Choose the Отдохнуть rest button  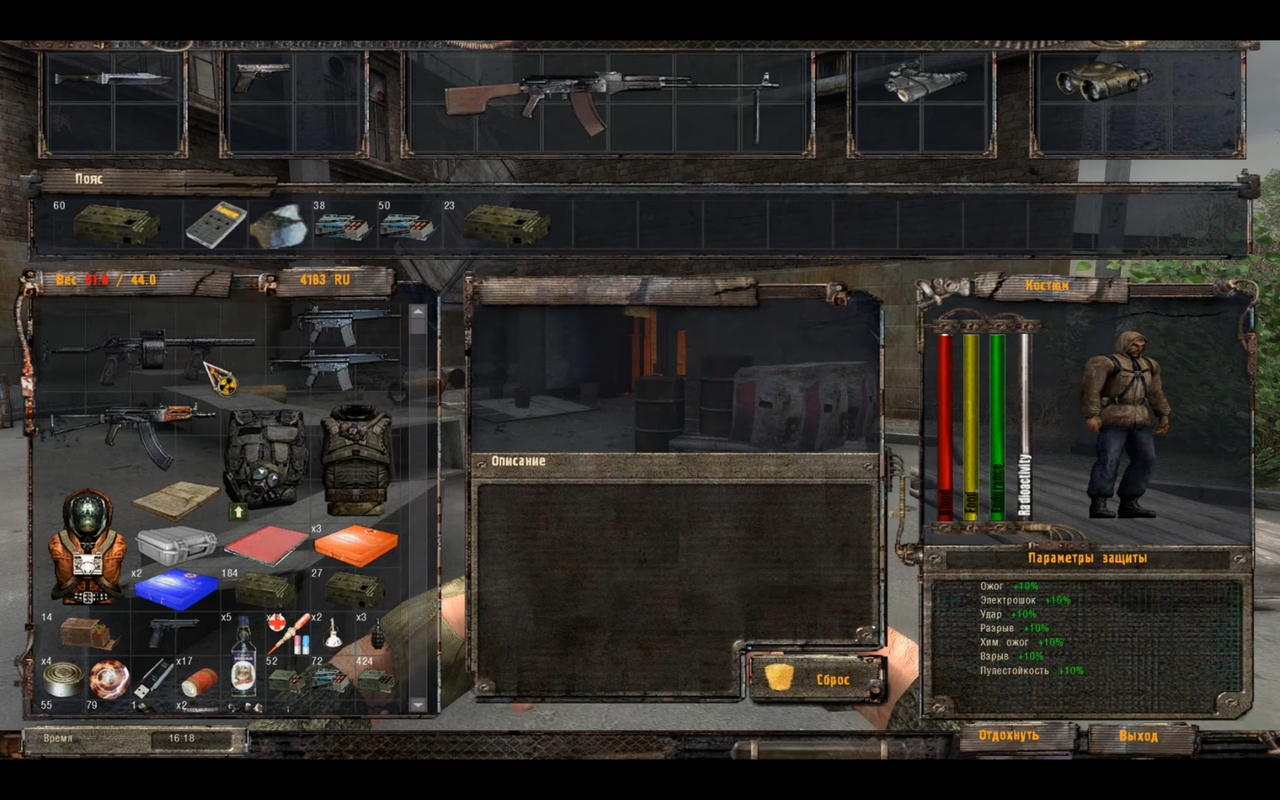click(1008, 736)
